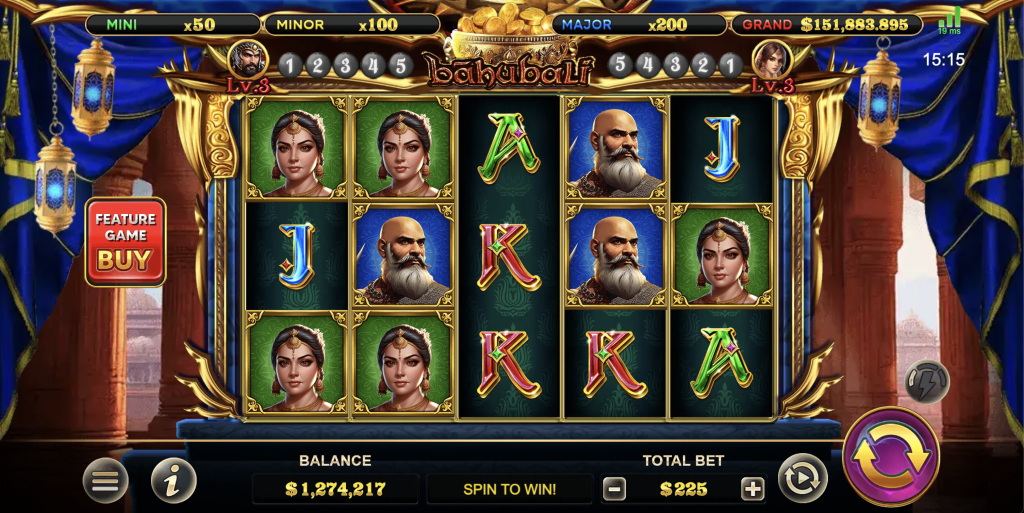Show the game info paytable
Viewport: 1024px width, 513px height.
tap(174, 481)
